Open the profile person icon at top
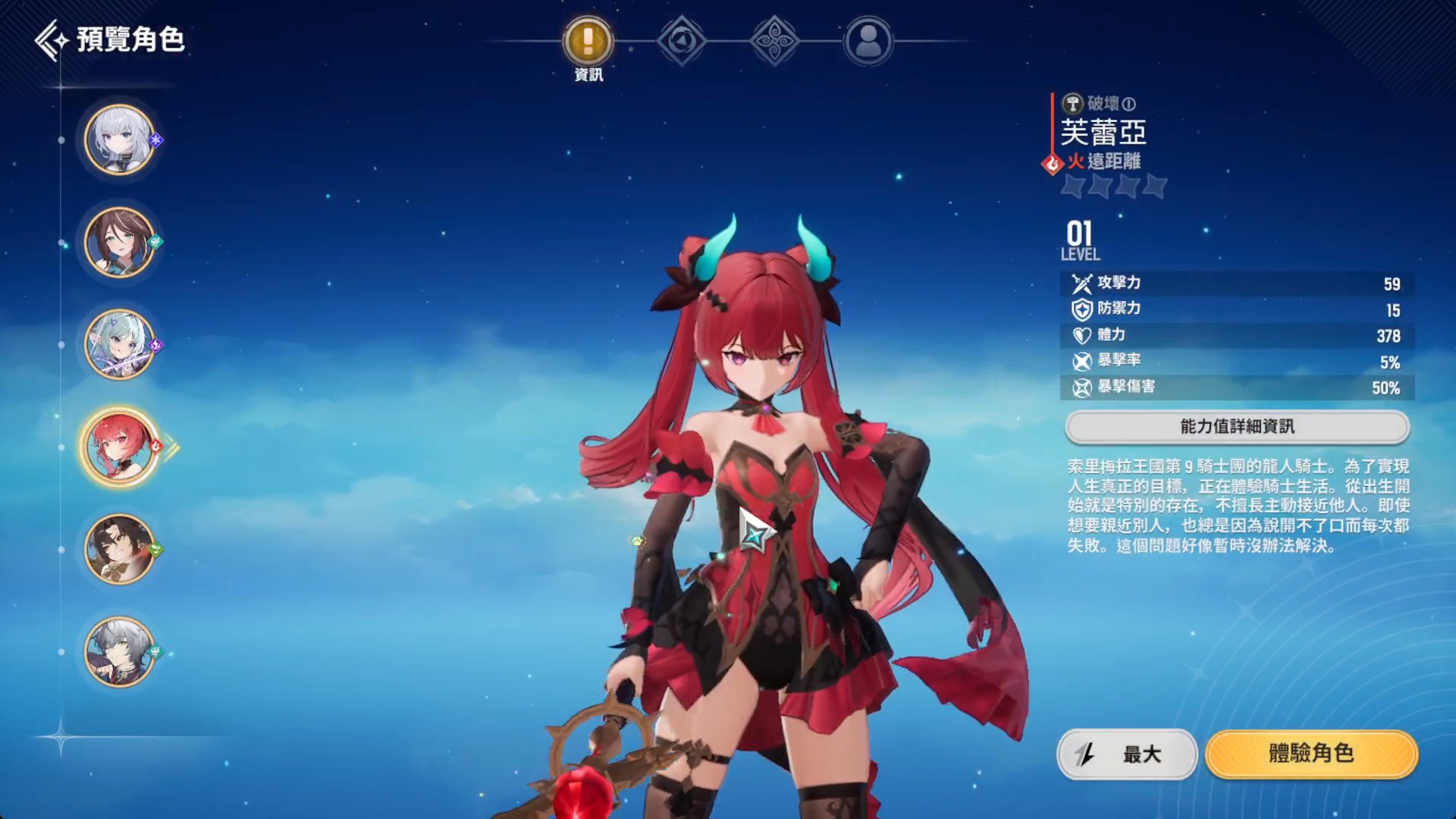1456x819 pixels. (868, 42)
